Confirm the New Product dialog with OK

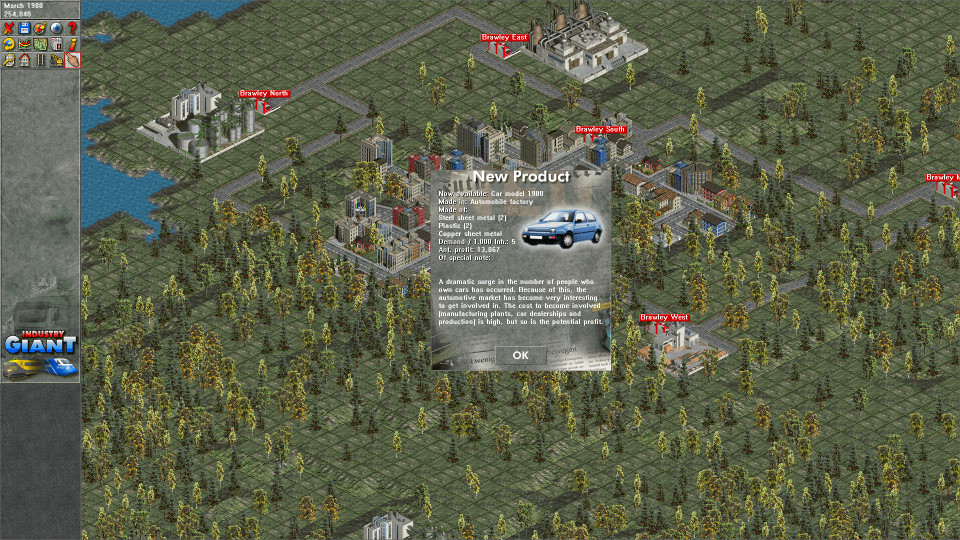[x=520, y=355]
